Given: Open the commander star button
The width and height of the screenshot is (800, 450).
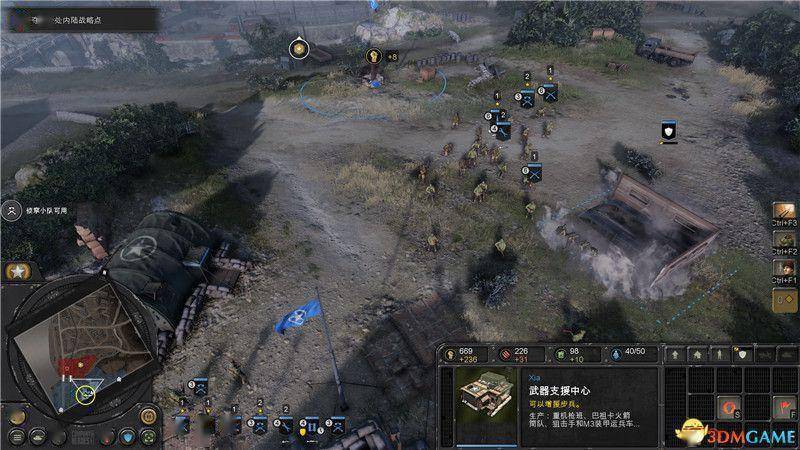Looking at the screenshot, I should tap(17, 272).
